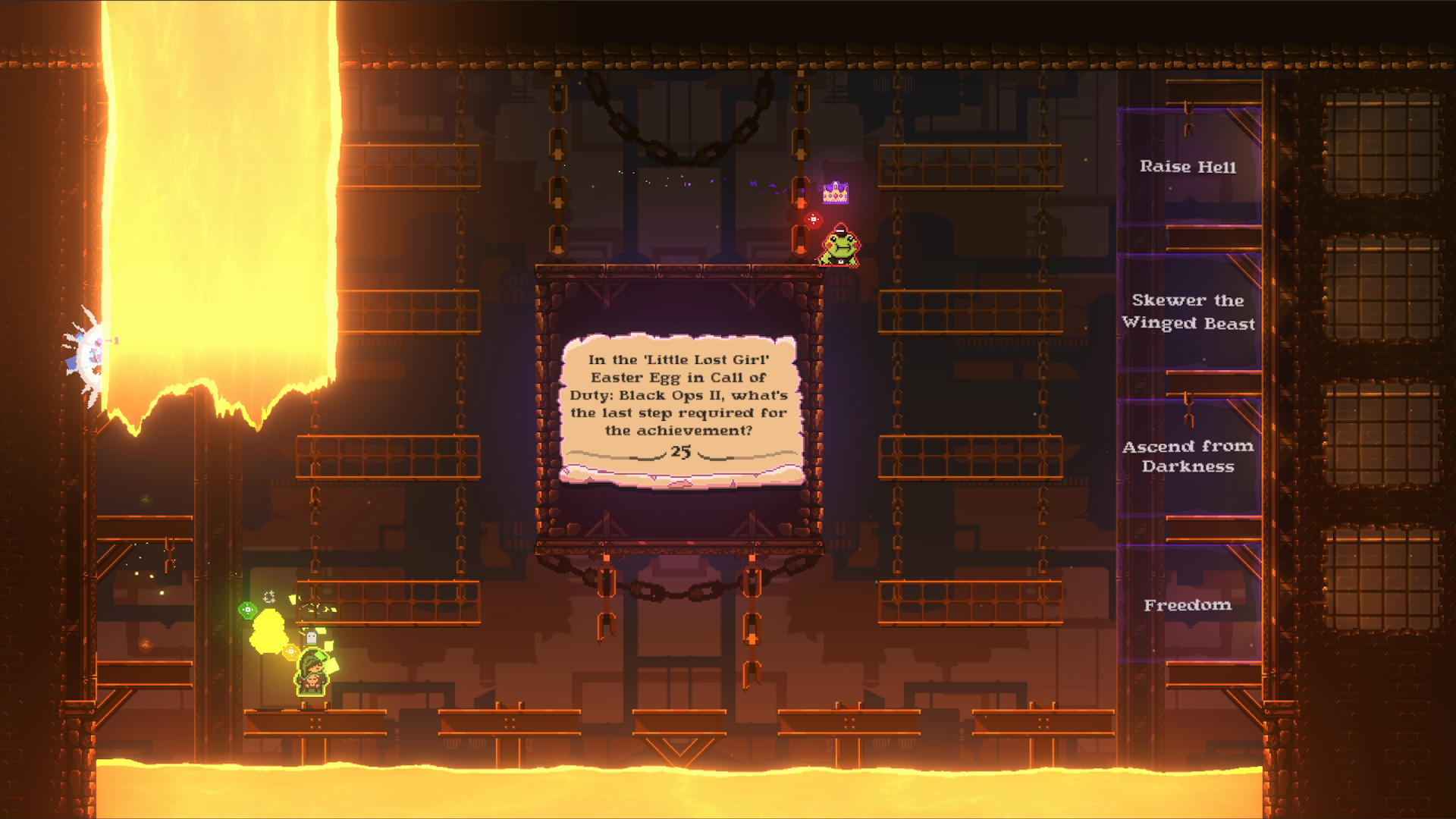Screen dimensions: 1456x819
Task: Select the red gem beside the frog
Action: pos(813,220)
